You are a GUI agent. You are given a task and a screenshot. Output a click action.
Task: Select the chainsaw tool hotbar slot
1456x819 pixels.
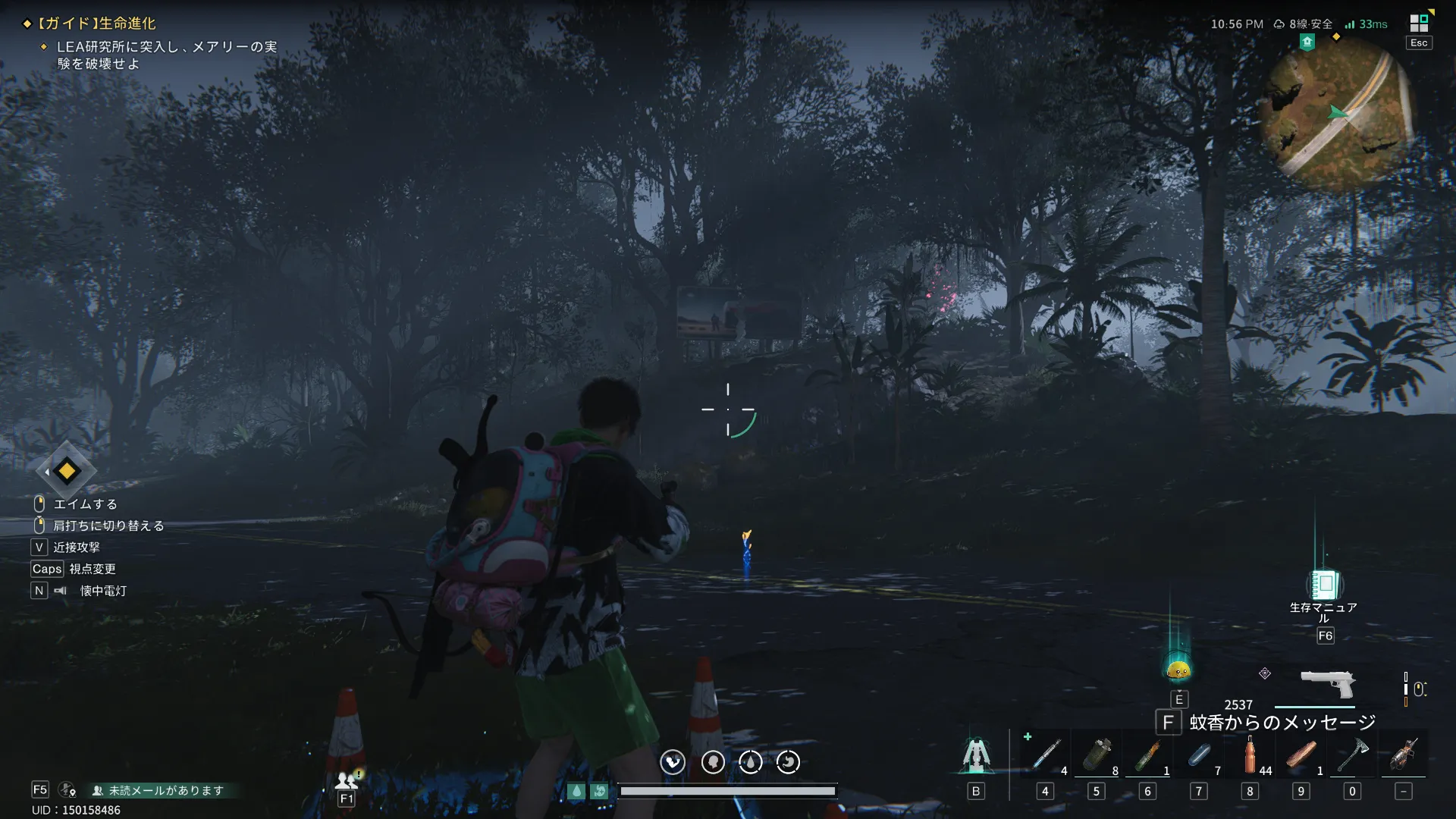1404,755
